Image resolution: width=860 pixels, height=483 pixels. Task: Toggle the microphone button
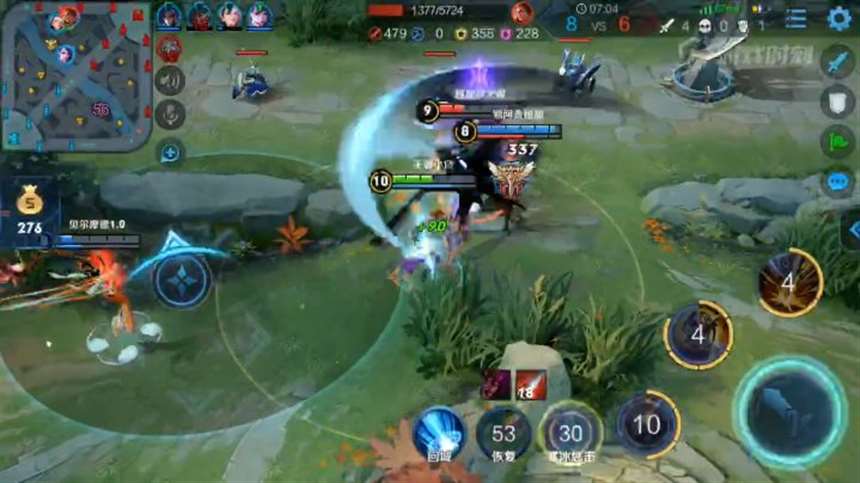coord(170,114)
